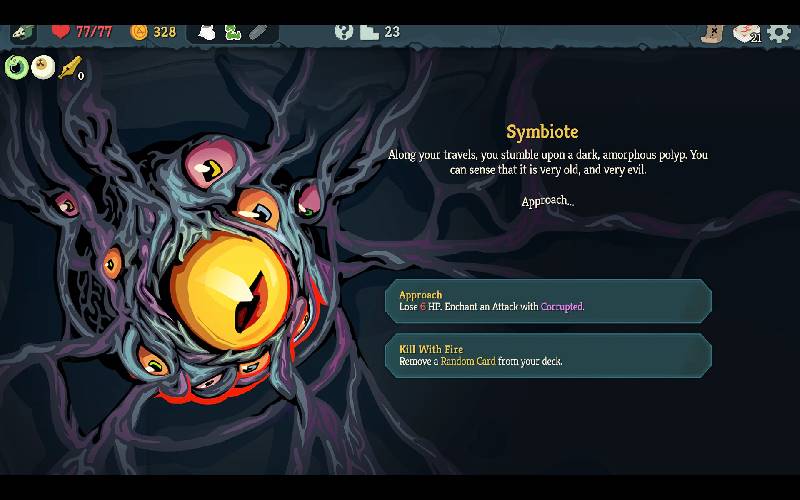Select the white potion slot
The image size is (800, 500).
click(x=207, y=32)
